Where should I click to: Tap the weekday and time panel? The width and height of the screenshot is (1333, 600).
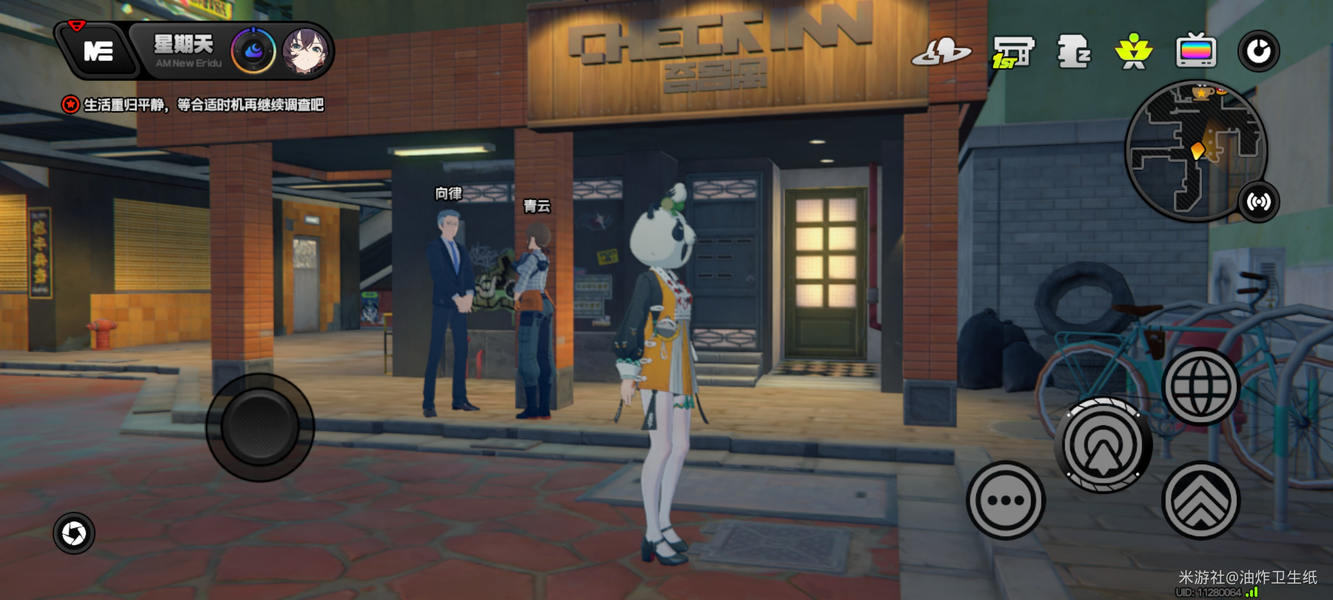183,51
